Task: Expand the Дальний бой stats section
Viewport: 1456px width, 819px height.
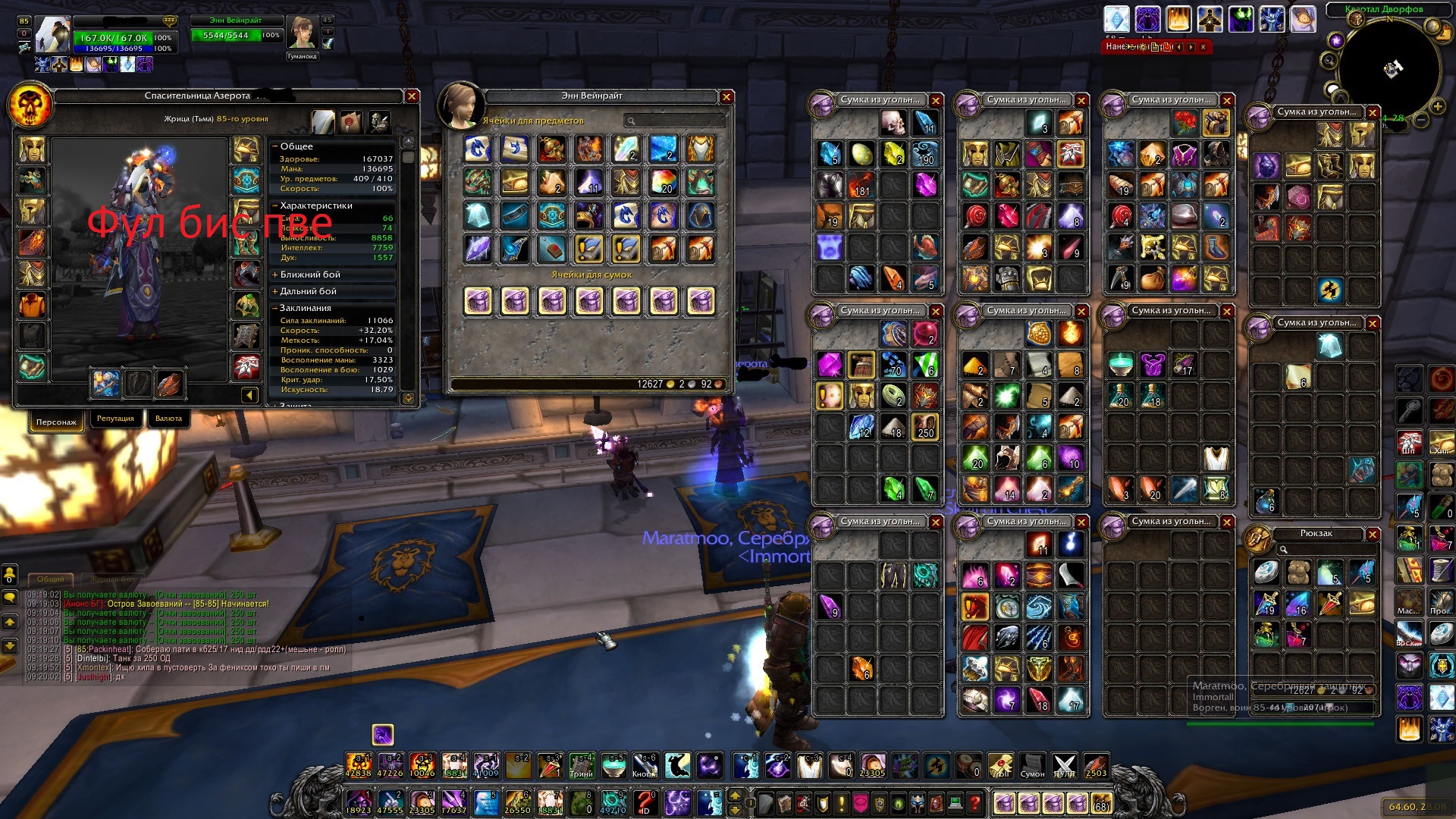Action: point(307,291)
